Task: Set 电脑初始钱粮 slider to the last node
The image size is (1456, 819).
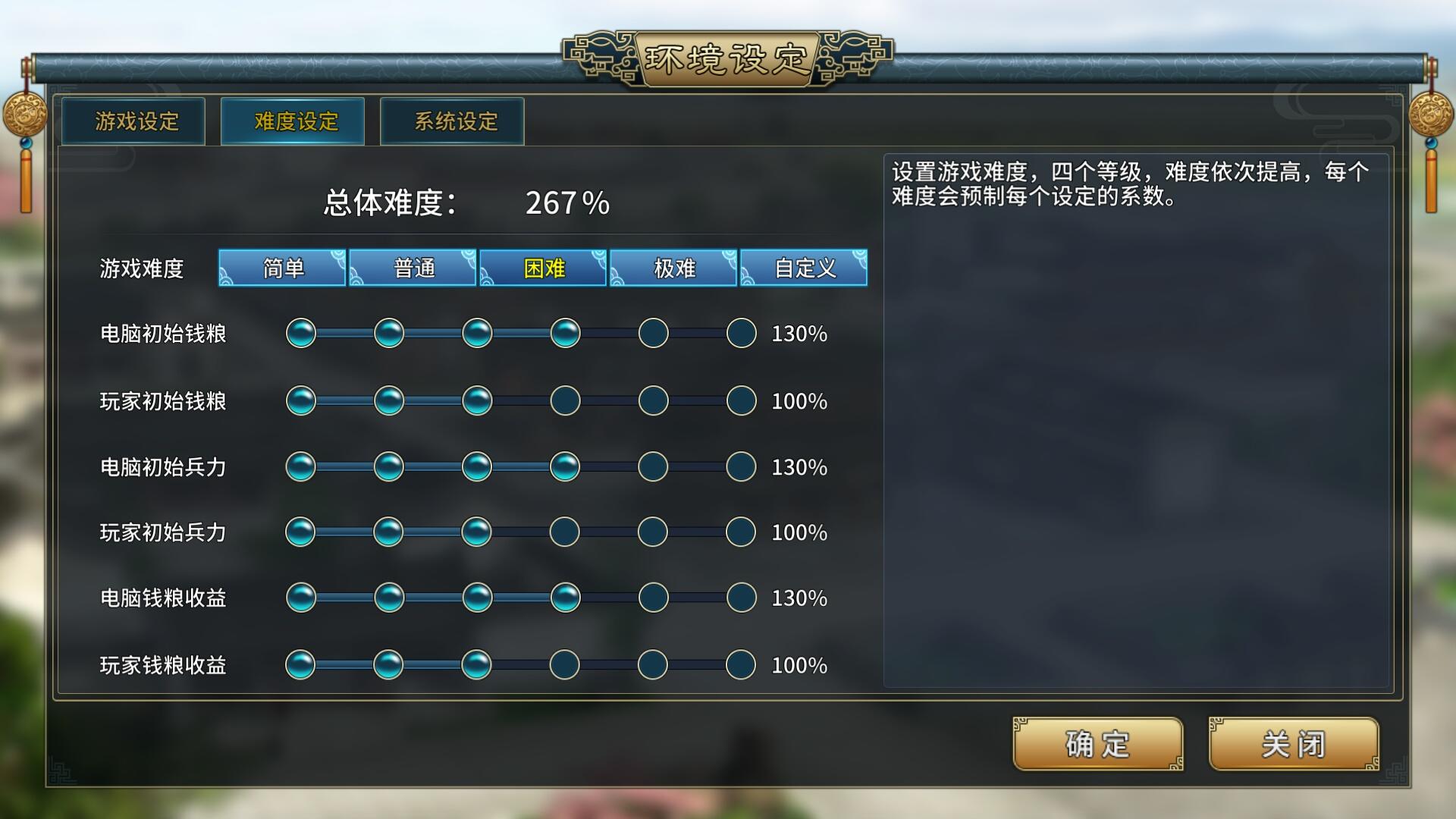Action: 740,333
